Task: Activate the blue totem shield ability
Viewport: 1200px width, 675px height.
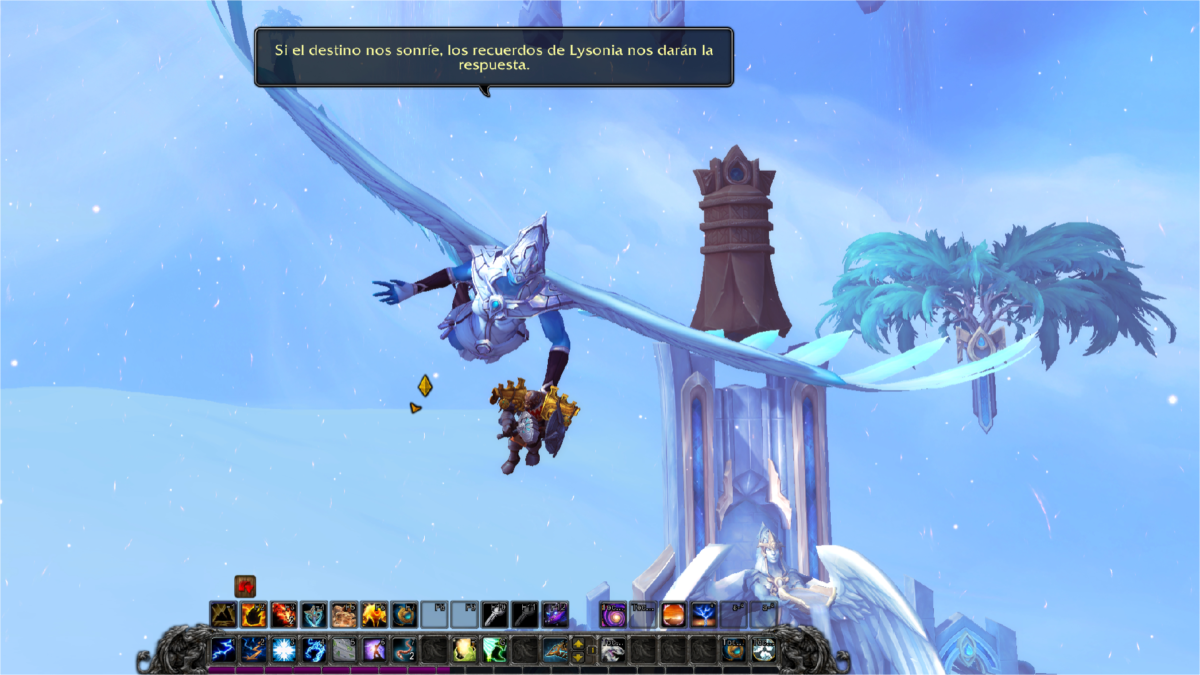Action: [314, 614]
